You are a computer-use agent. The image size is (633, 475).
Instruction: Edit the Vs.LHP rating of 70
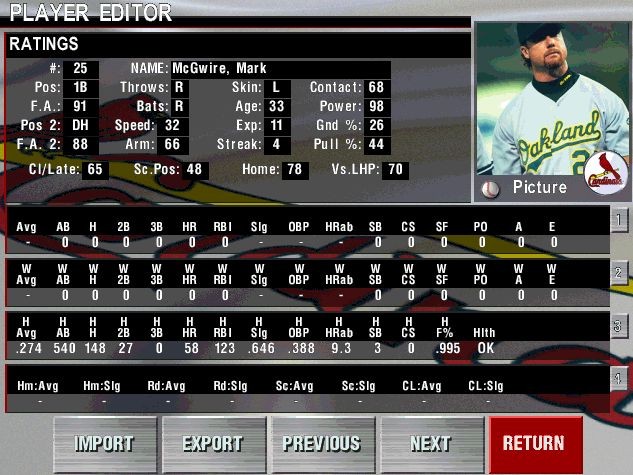coord(397,170)
